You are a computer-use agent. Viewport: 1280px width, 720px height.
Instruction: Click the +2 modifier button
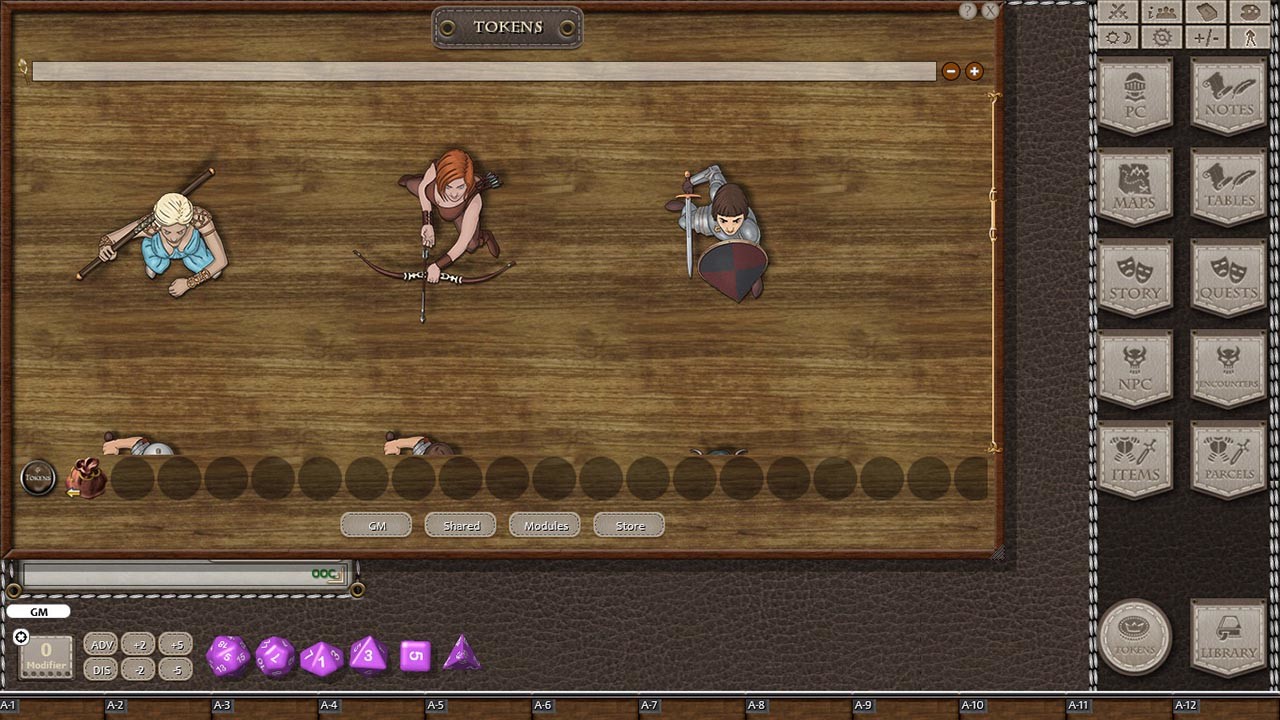[138, 644]
